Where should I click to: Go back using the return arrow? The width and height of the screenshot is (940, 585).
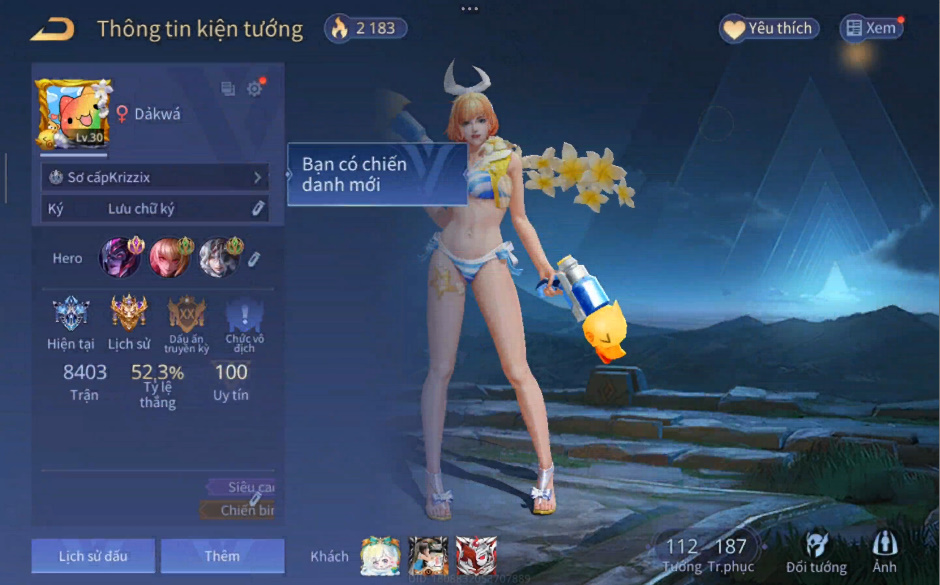tap(52, 29)
